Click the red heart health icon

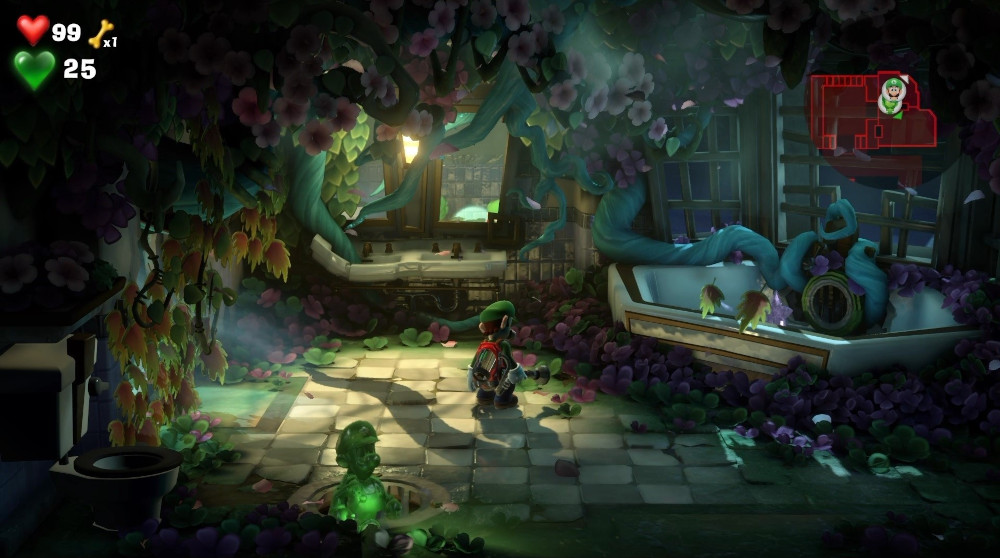point(33,30)
